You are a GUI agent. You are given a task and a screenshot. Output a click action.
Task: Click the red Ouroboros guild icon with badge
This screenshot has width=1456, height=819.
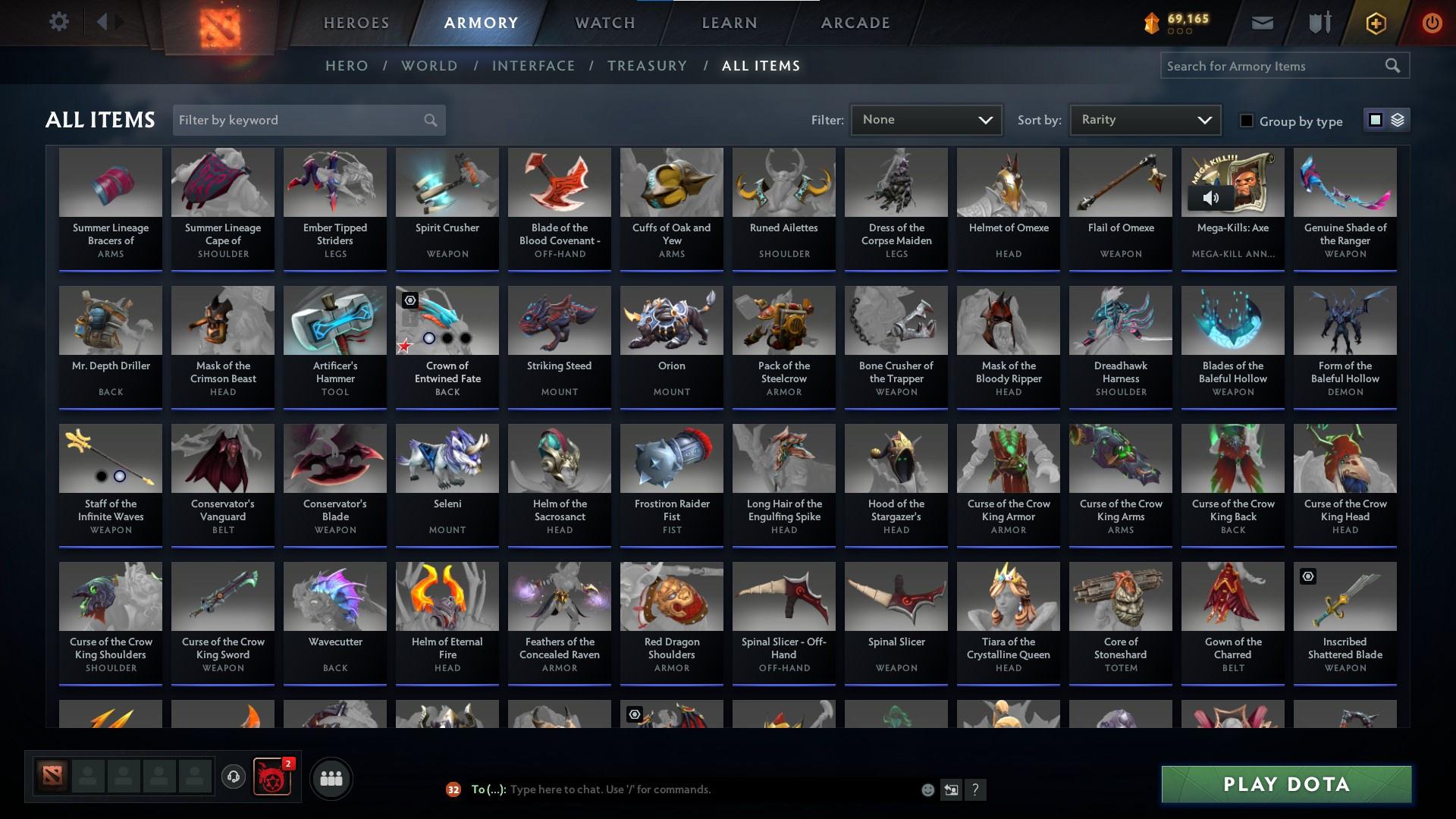coord(271,778)
